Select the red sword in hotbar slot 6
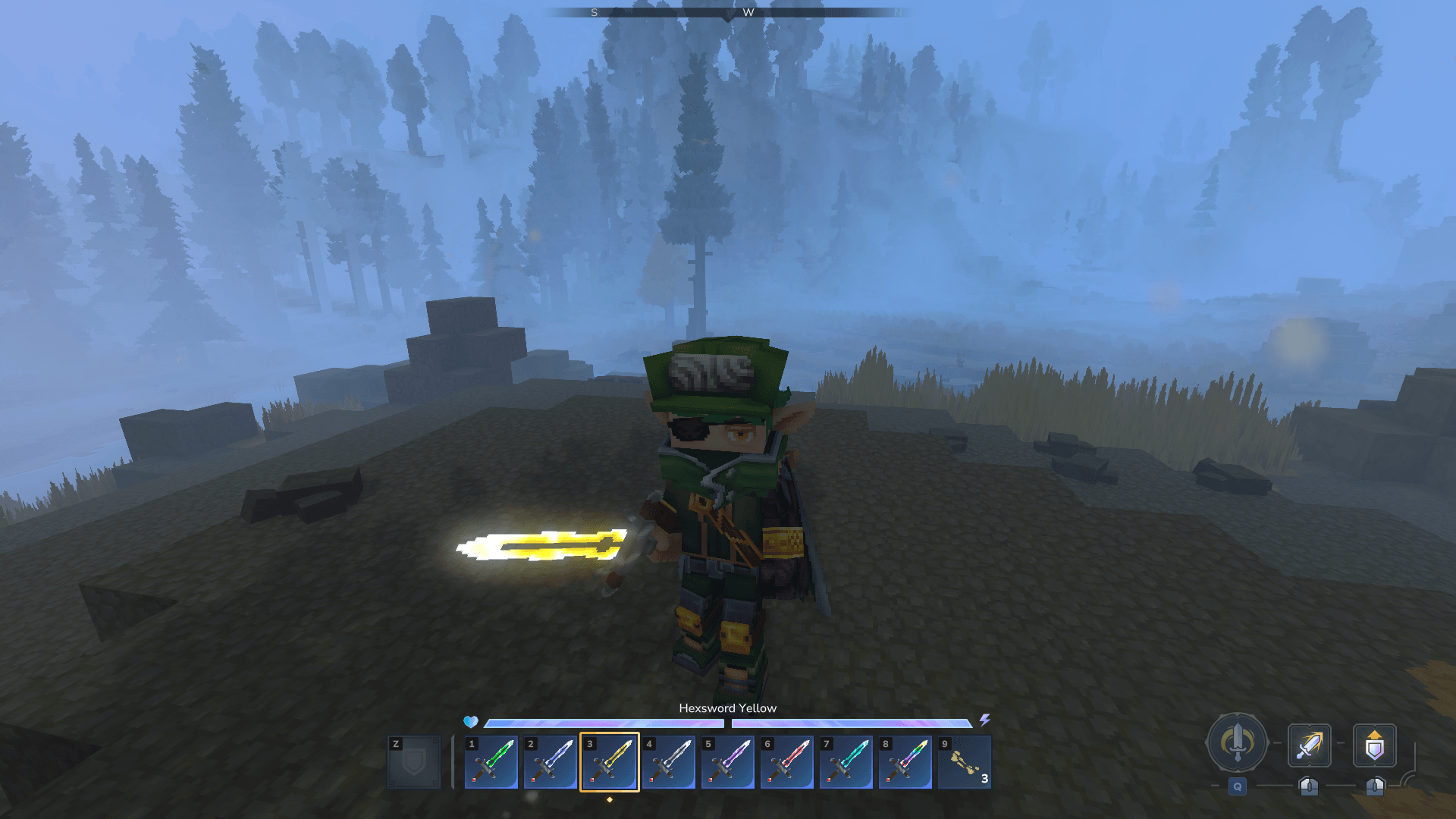 [x=786, y=762]
